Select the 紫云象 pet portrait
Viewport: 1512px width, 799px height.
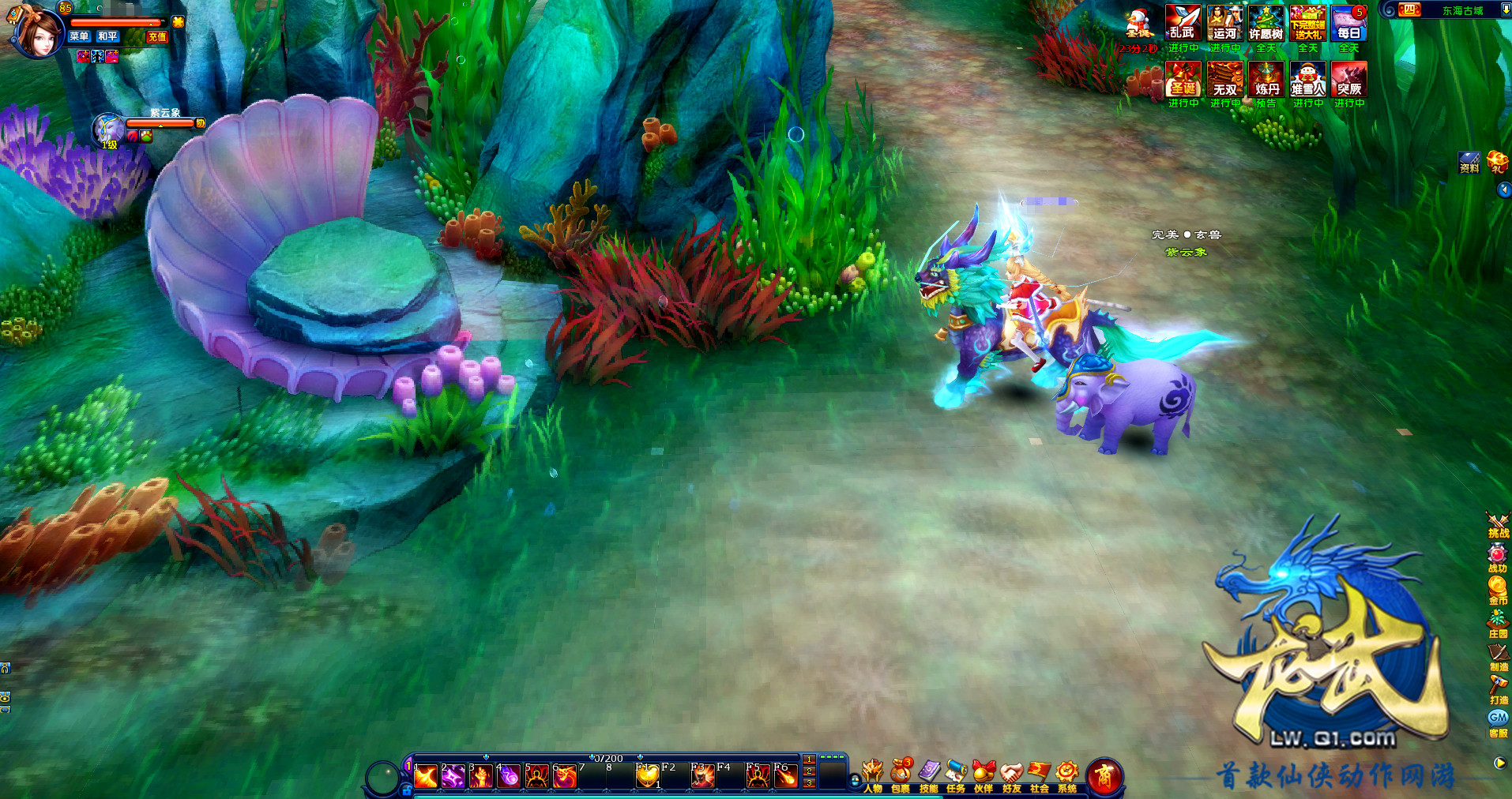coord(108,129)
